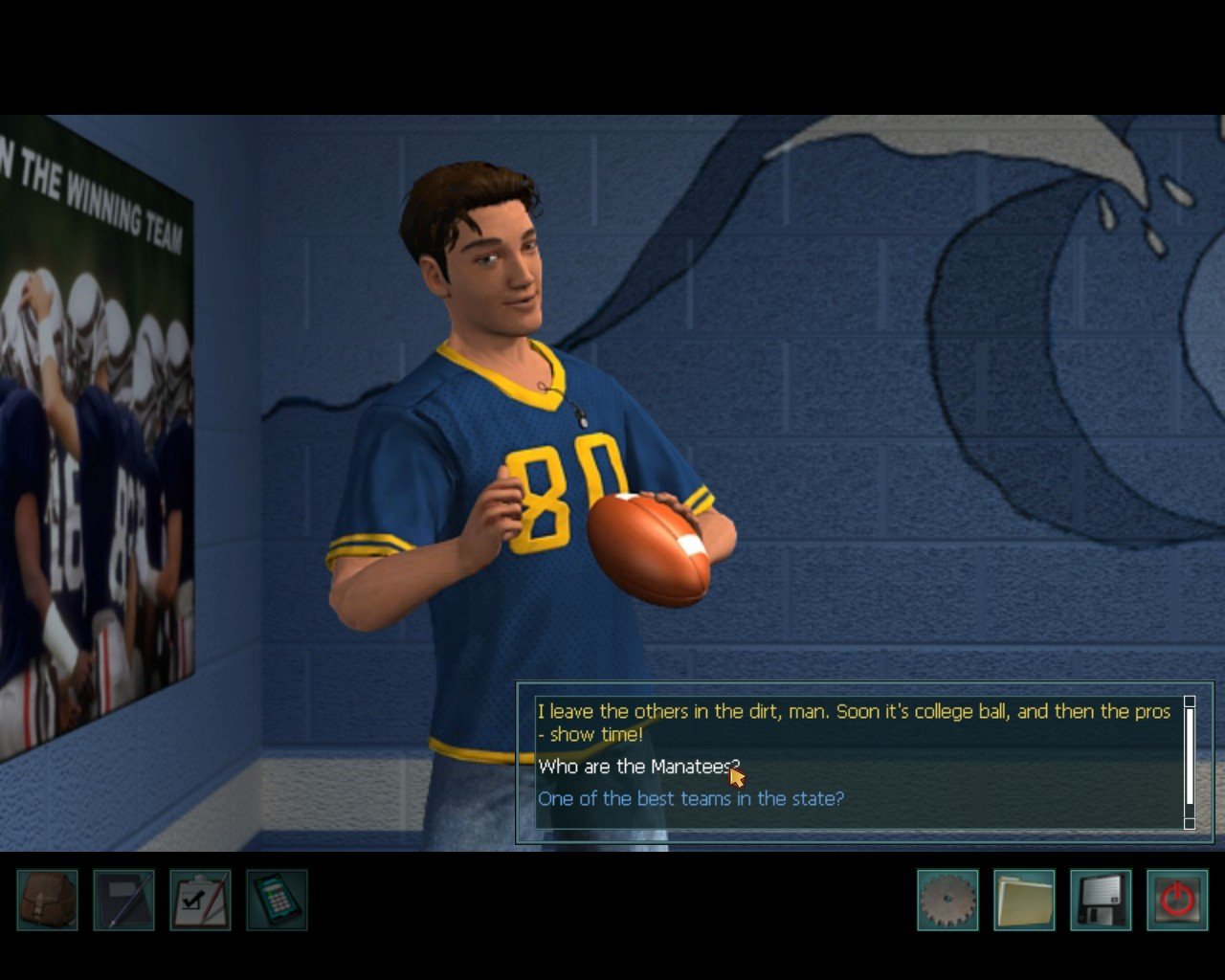Click the dialog scroll-down arrow
The height and width of the screenshot is (980, 1225).
pos(1190,823)
